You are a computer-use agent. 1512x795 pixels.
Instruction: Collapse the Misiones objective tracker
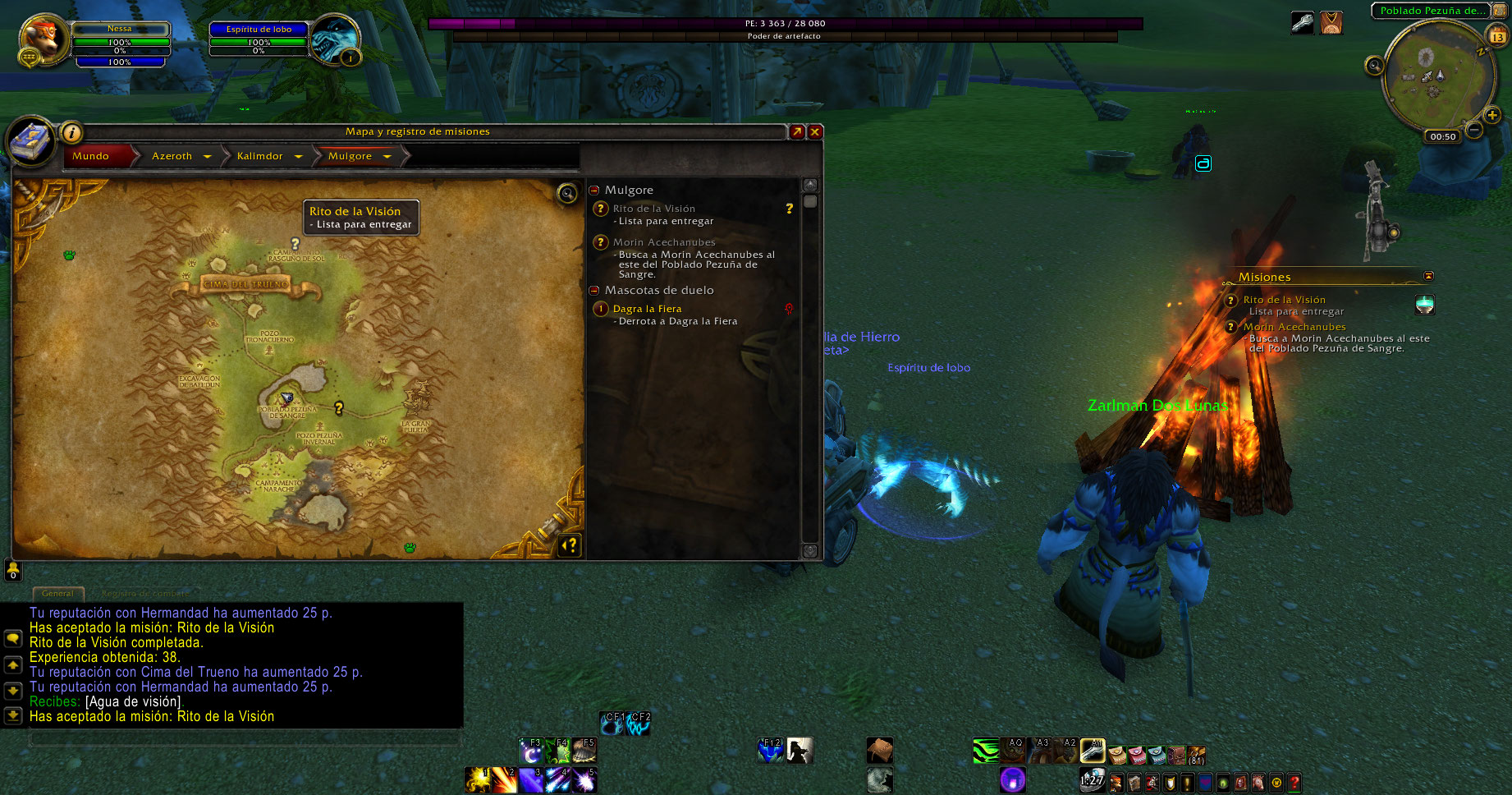[x=1428, y=276]
